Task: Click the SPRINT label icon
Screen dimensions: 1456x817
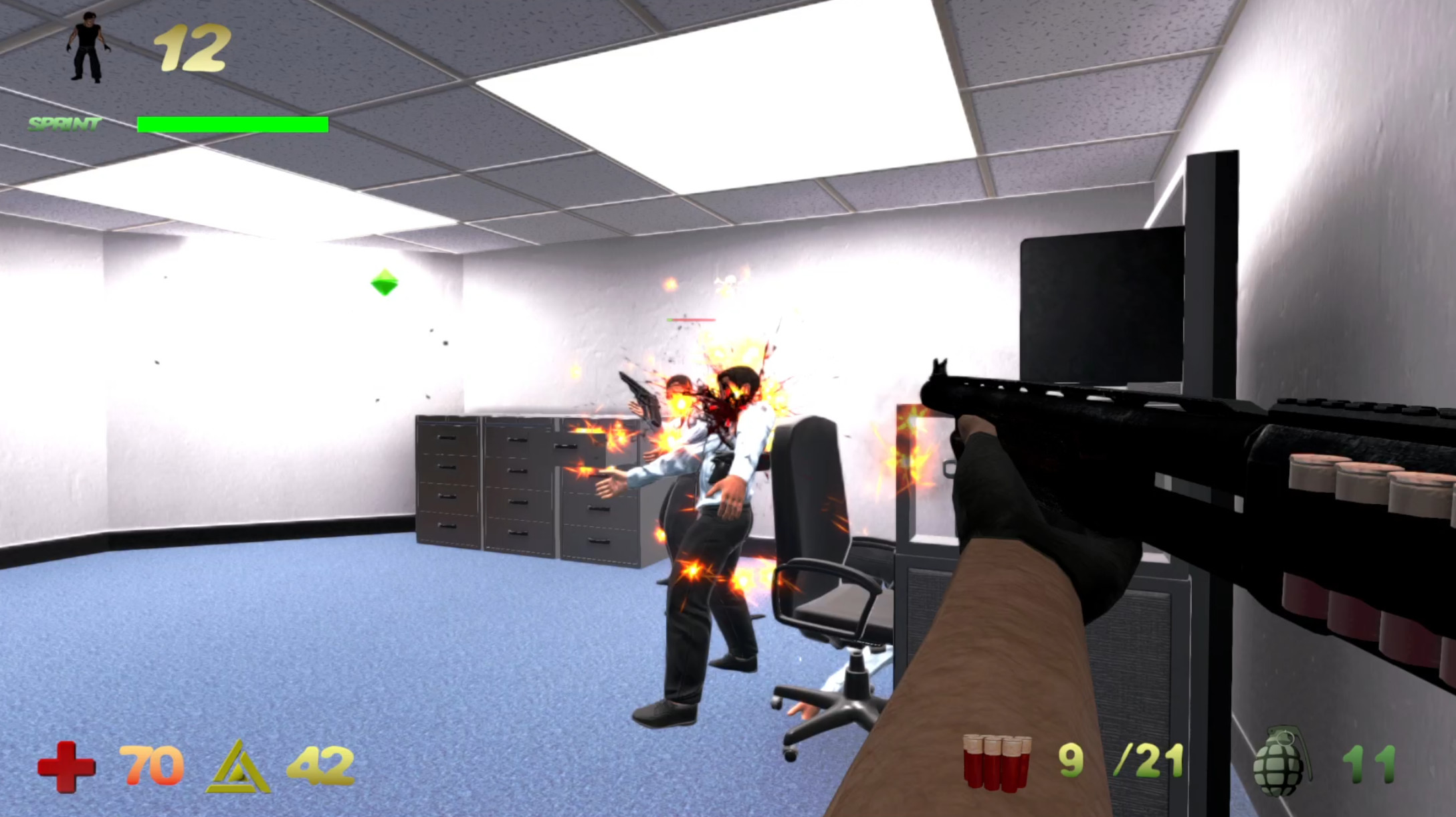Action: pyautogui.click(x=63, y=123)
